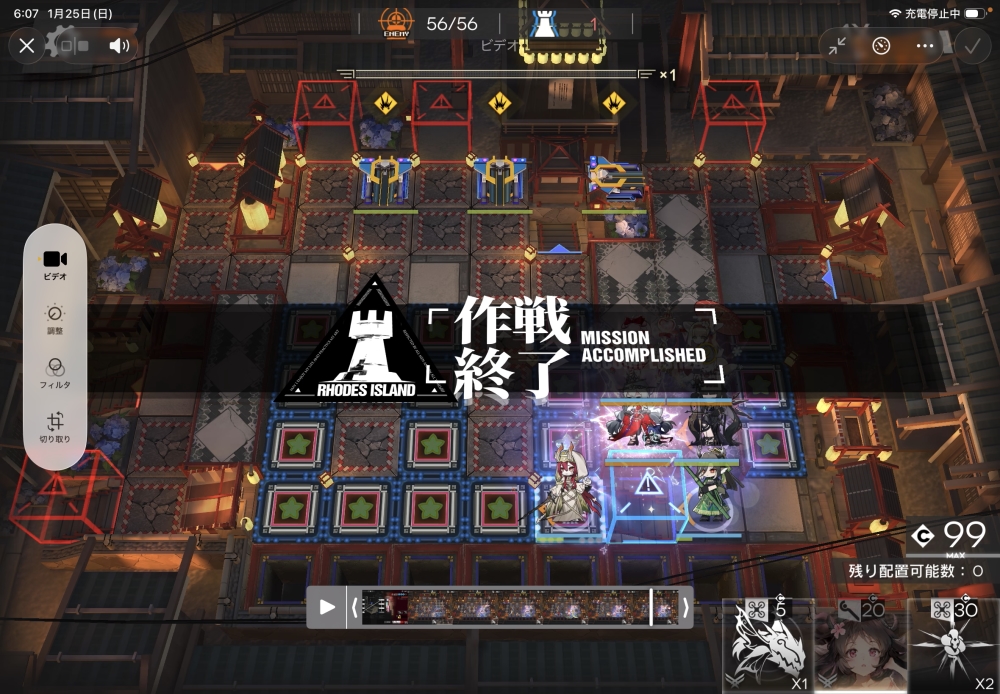Close the video editor with the X button
Image resolution: width=1000 pixels, height=694 pixels.
(27, 46)
